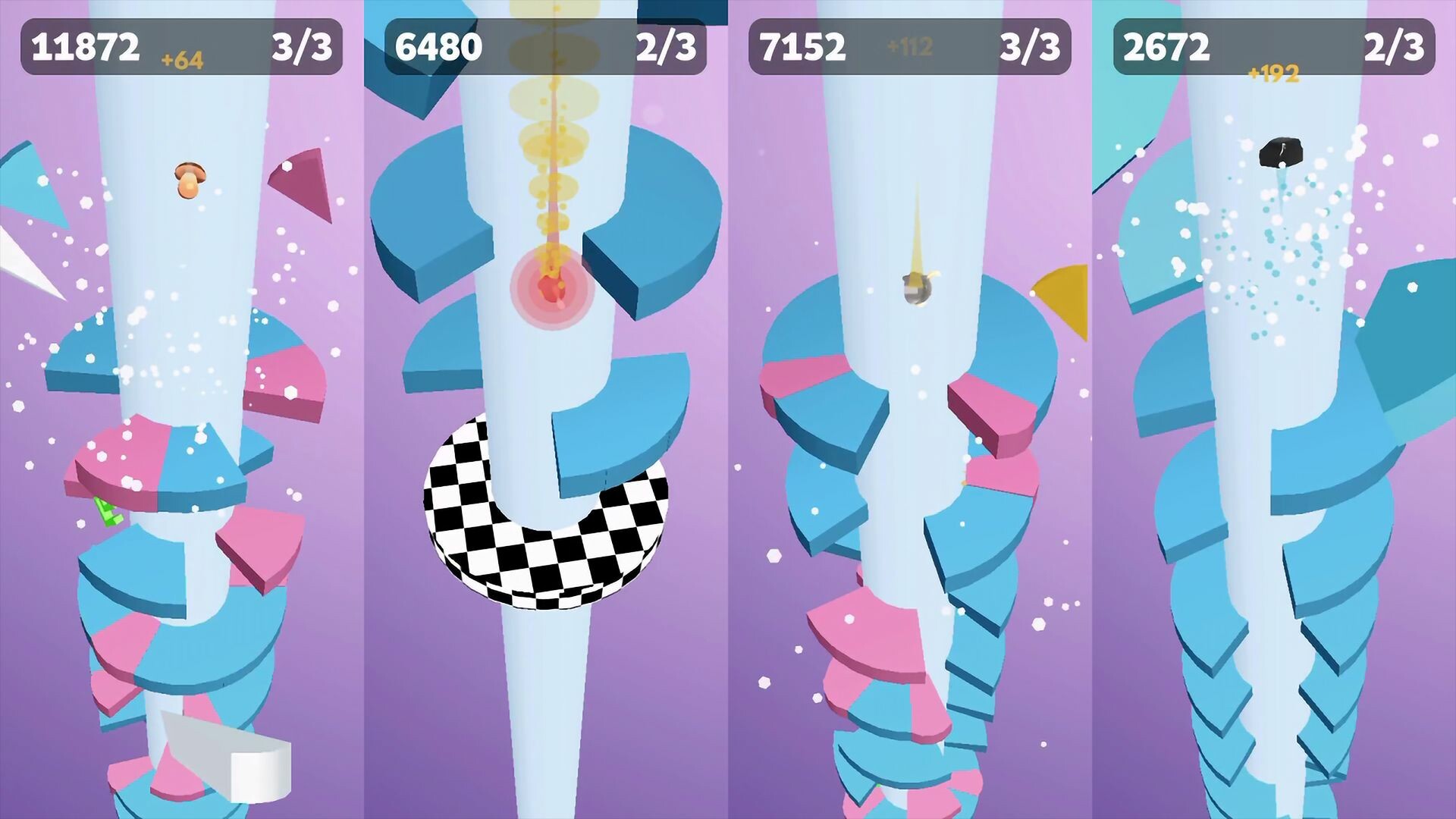Select the golden falling ball in the third panel
Screen dimensions: 1456x819
coord(919,289)
